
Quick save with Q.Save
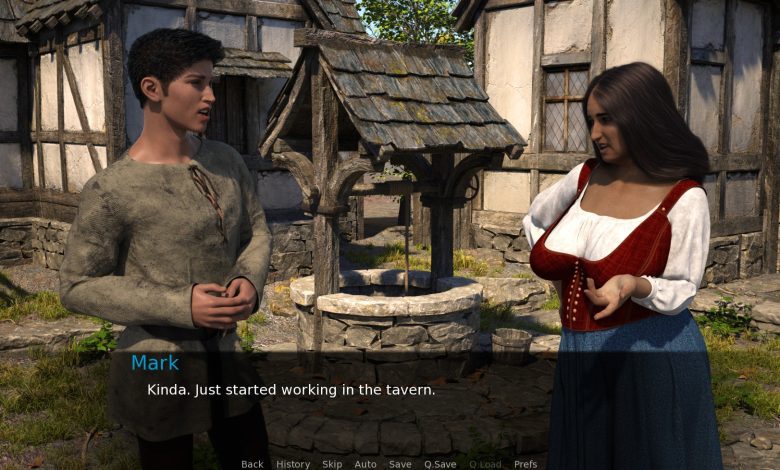(440, 464)
